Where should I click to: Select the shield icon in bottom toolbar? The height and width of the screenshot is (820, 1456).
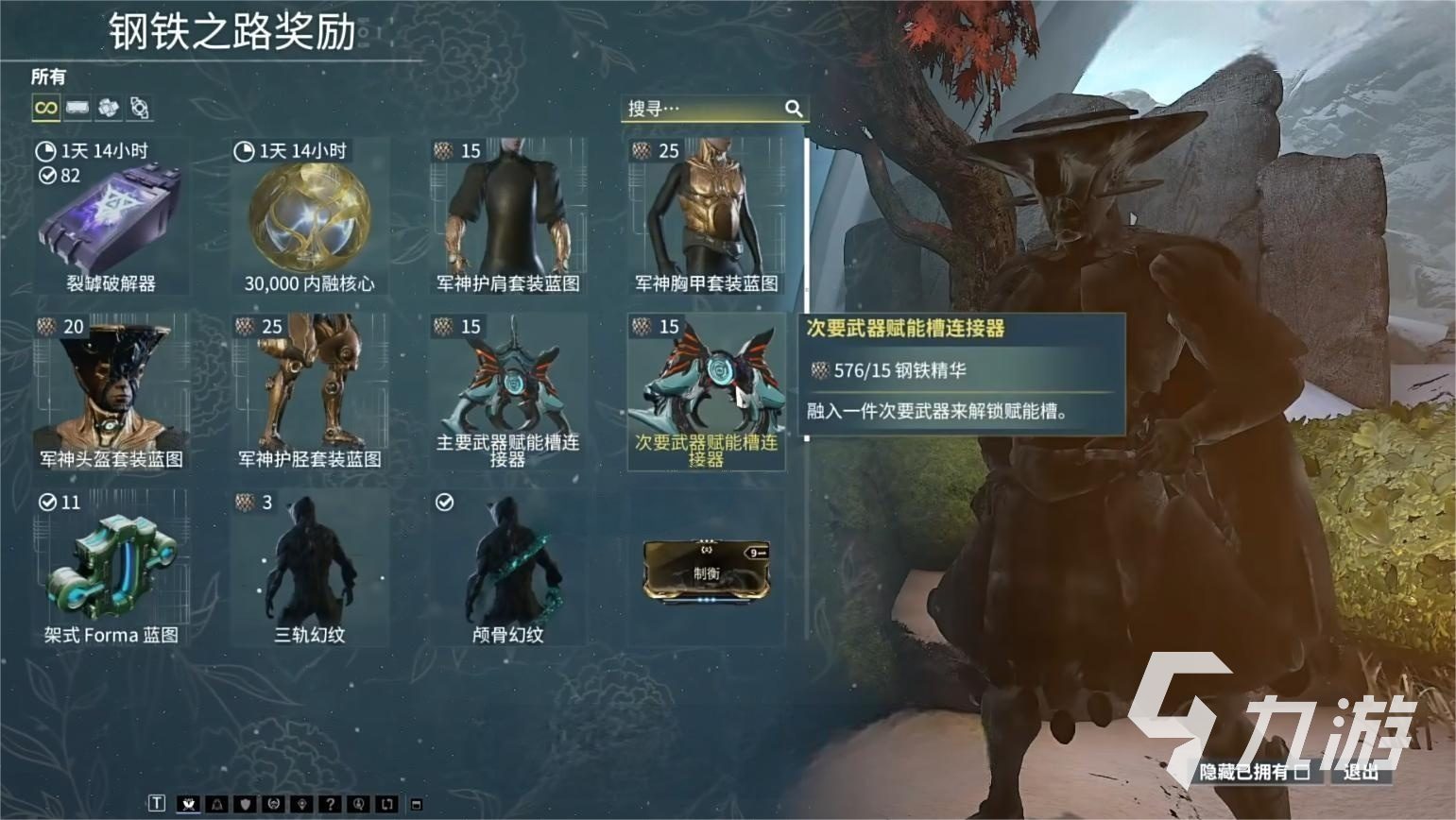click(x=245, y=805)
